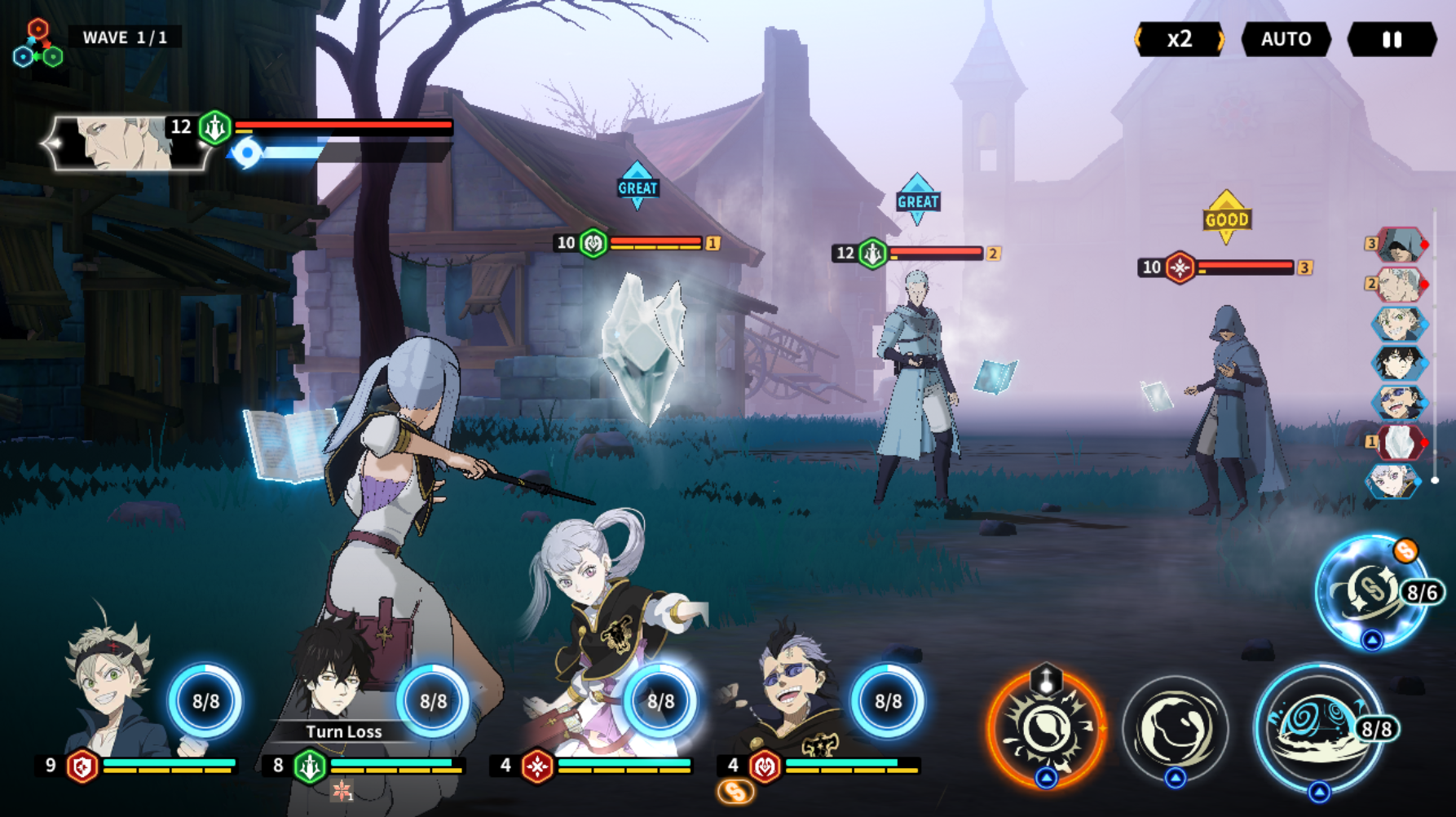1456x817 pixels.
Task: Pause the battle
Action: tap(1392, 39)
